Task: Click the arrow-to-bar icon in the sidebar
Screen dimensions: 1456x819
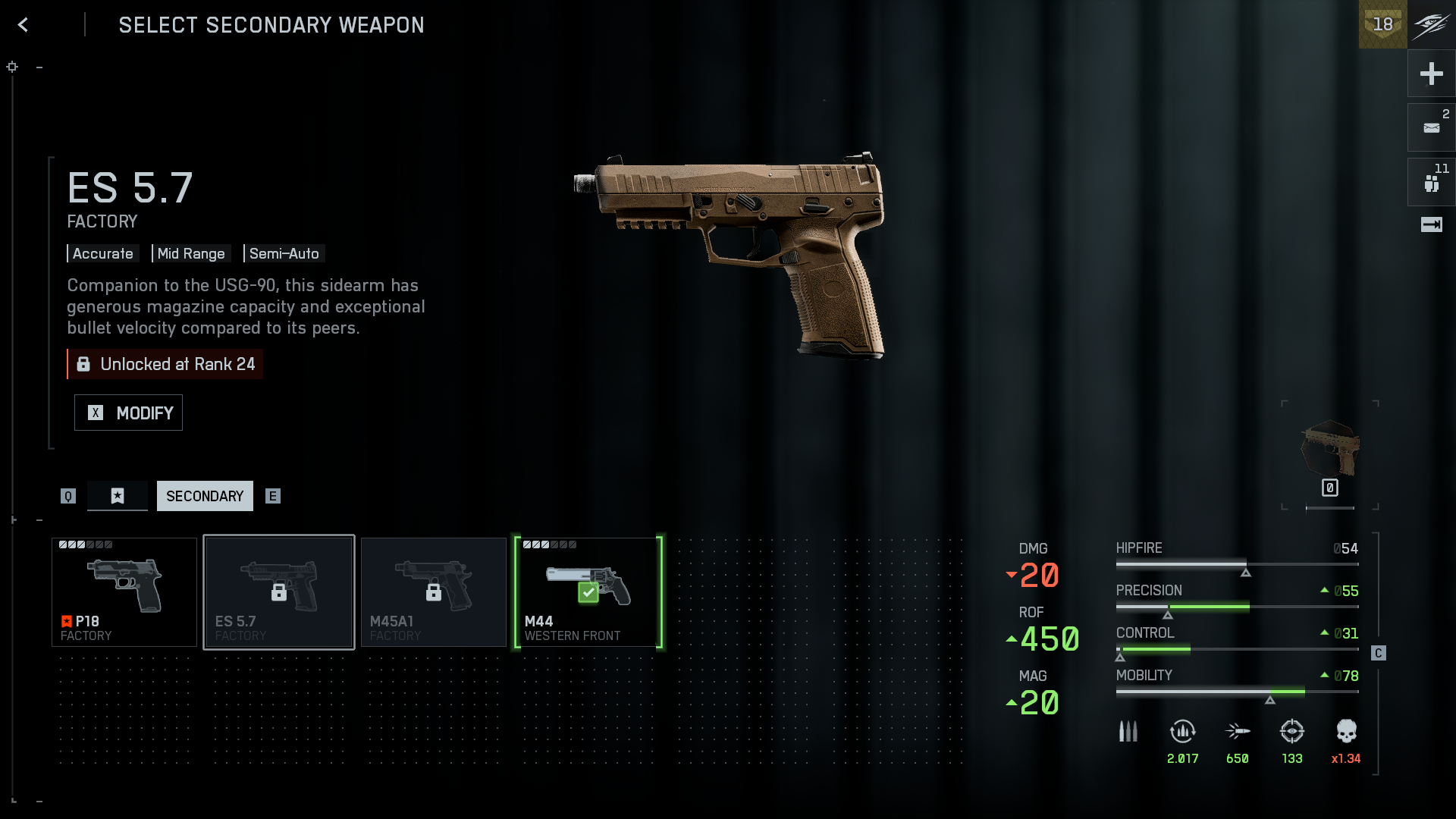Action: (1431, 224)
